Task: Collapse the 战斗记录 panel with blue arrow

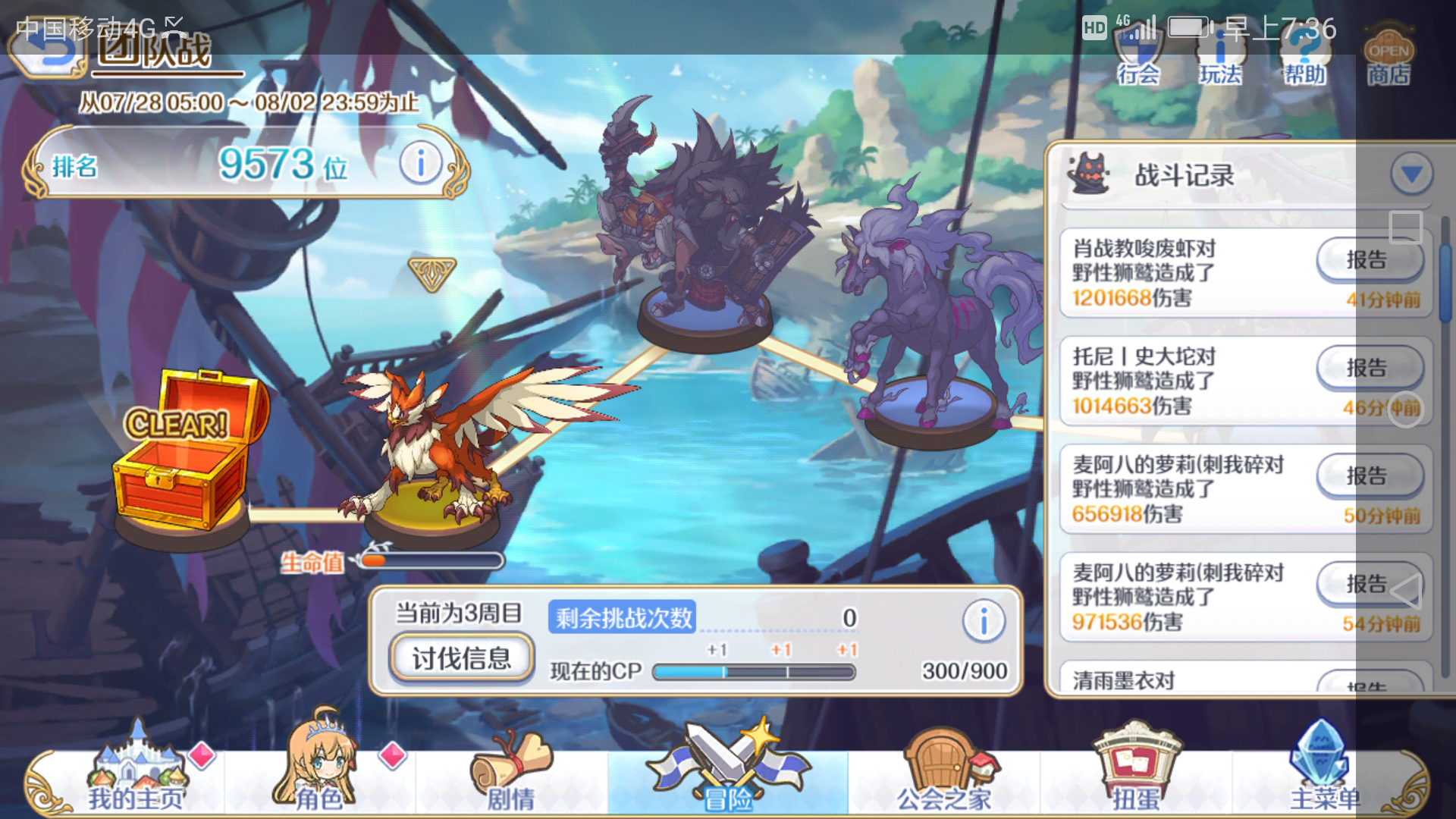Action: [1412, 174]
